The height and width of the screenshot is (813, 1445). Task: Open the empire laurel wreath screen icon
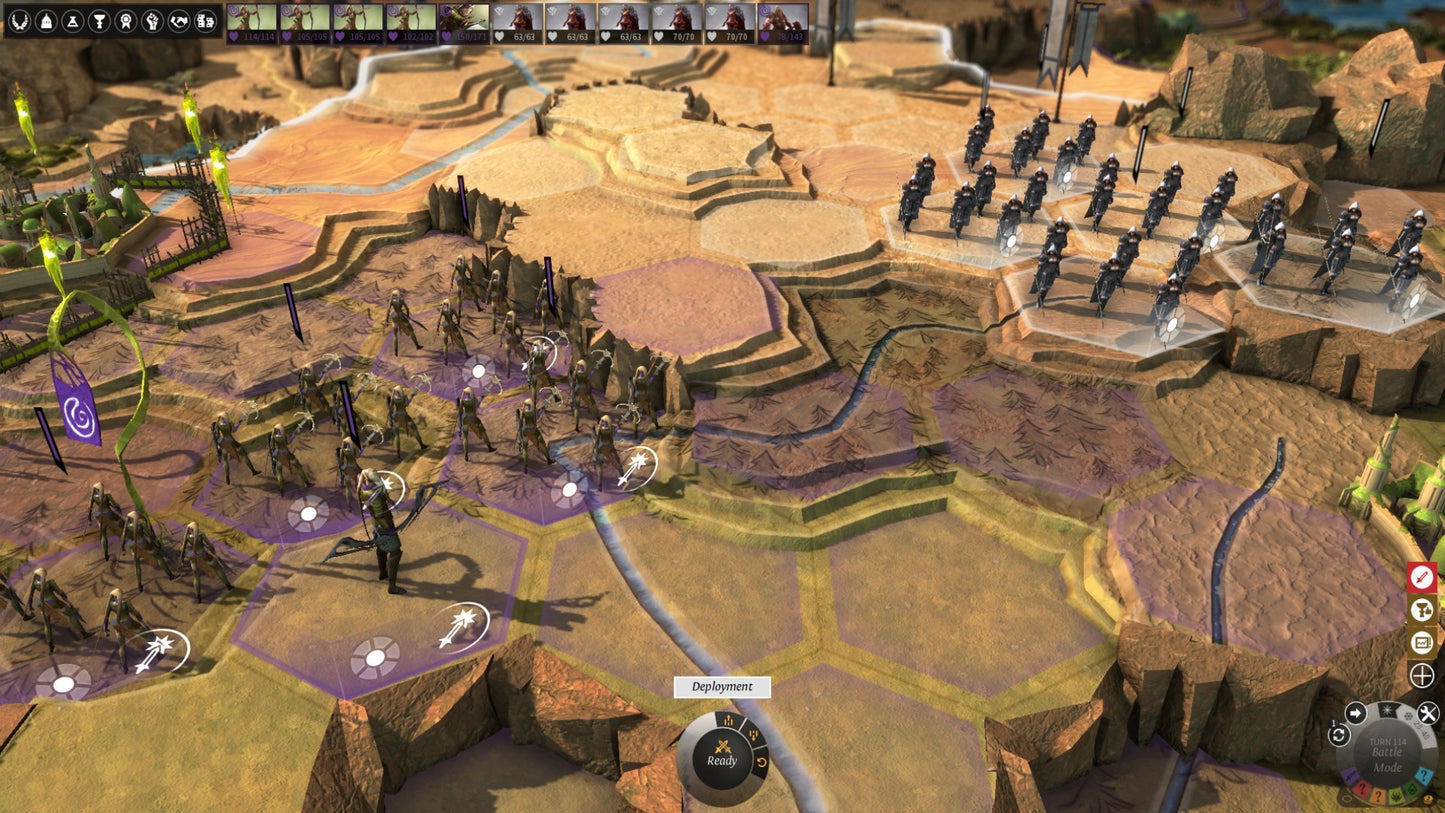point(20,22)
